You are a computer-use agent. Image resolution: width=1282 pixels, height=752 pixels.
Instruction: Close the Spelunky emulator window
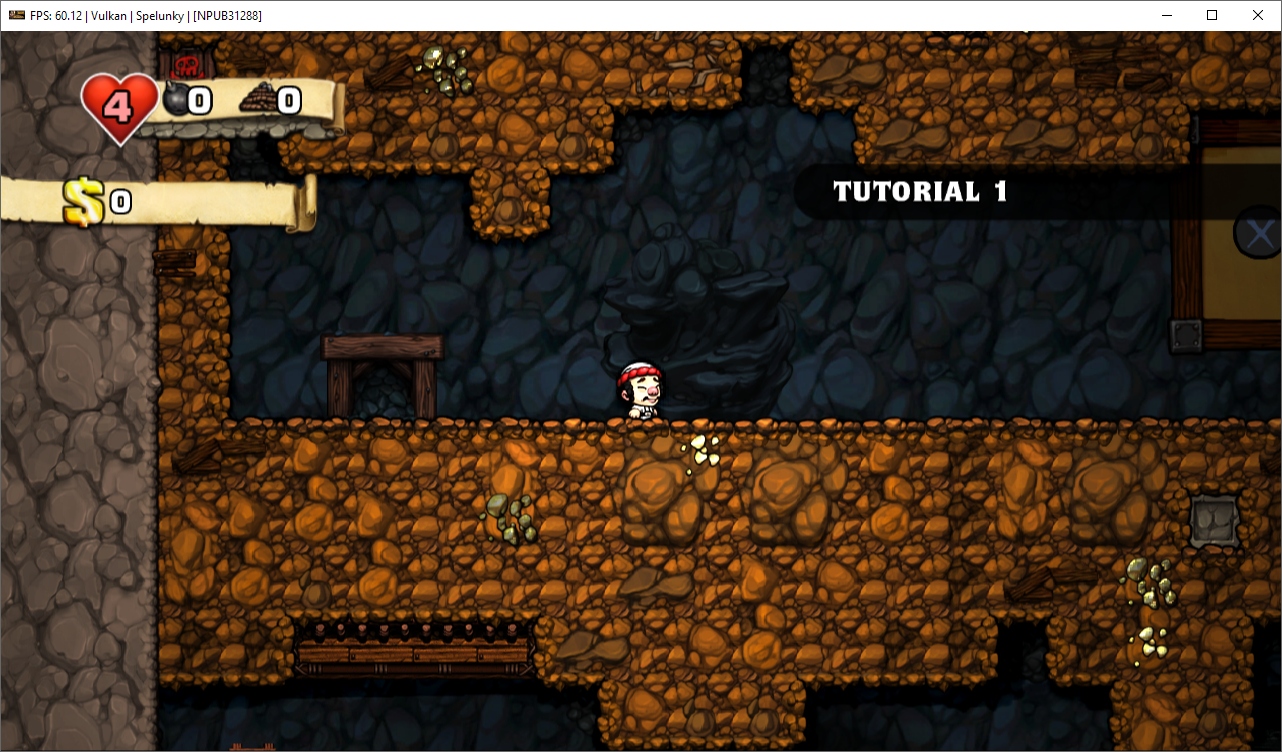point(1257,15)
